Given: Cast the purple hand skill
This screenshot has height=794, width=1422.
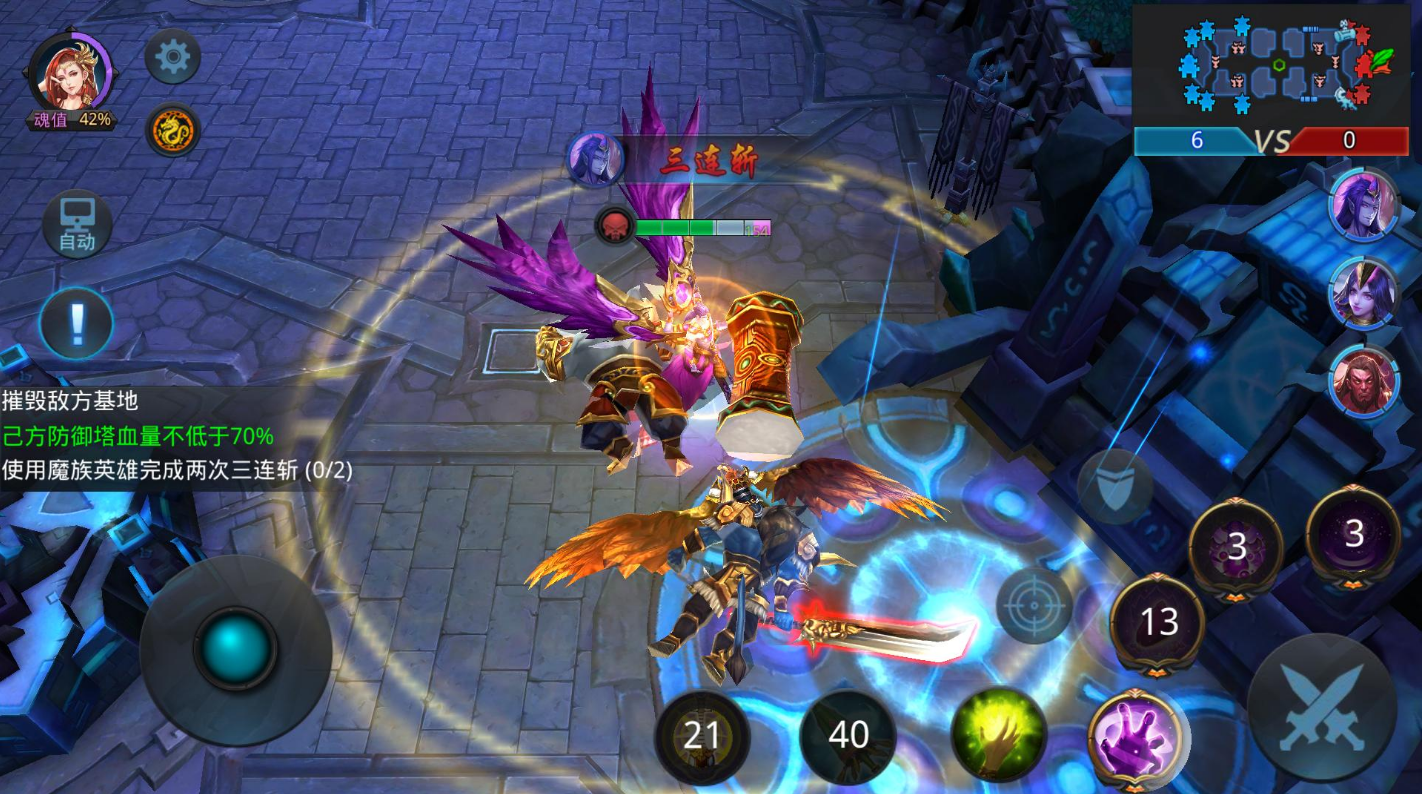Looking at the screenshot, I should 1135,735.
